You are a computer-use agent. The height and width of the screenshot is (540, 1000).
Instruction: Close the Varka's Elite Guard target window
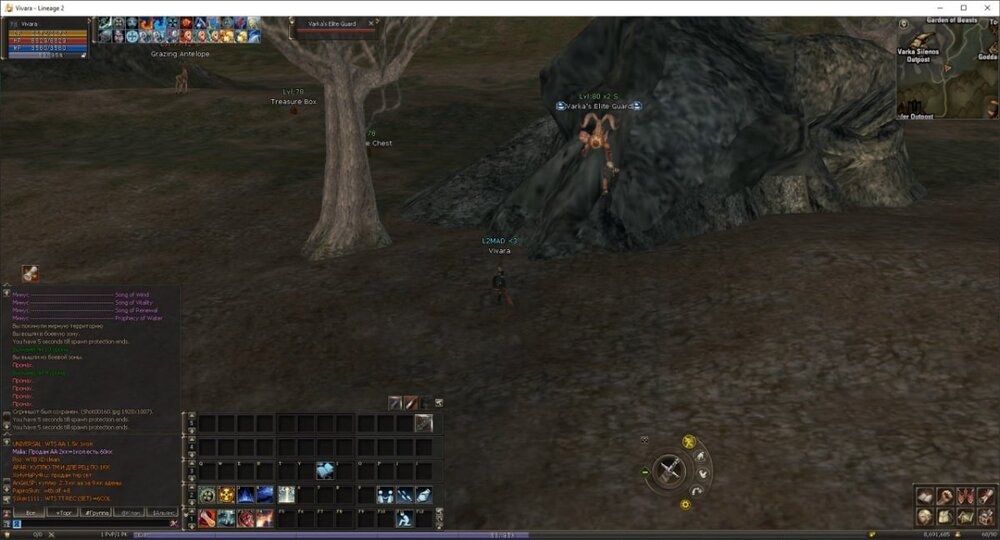click(x=372, y=23)
